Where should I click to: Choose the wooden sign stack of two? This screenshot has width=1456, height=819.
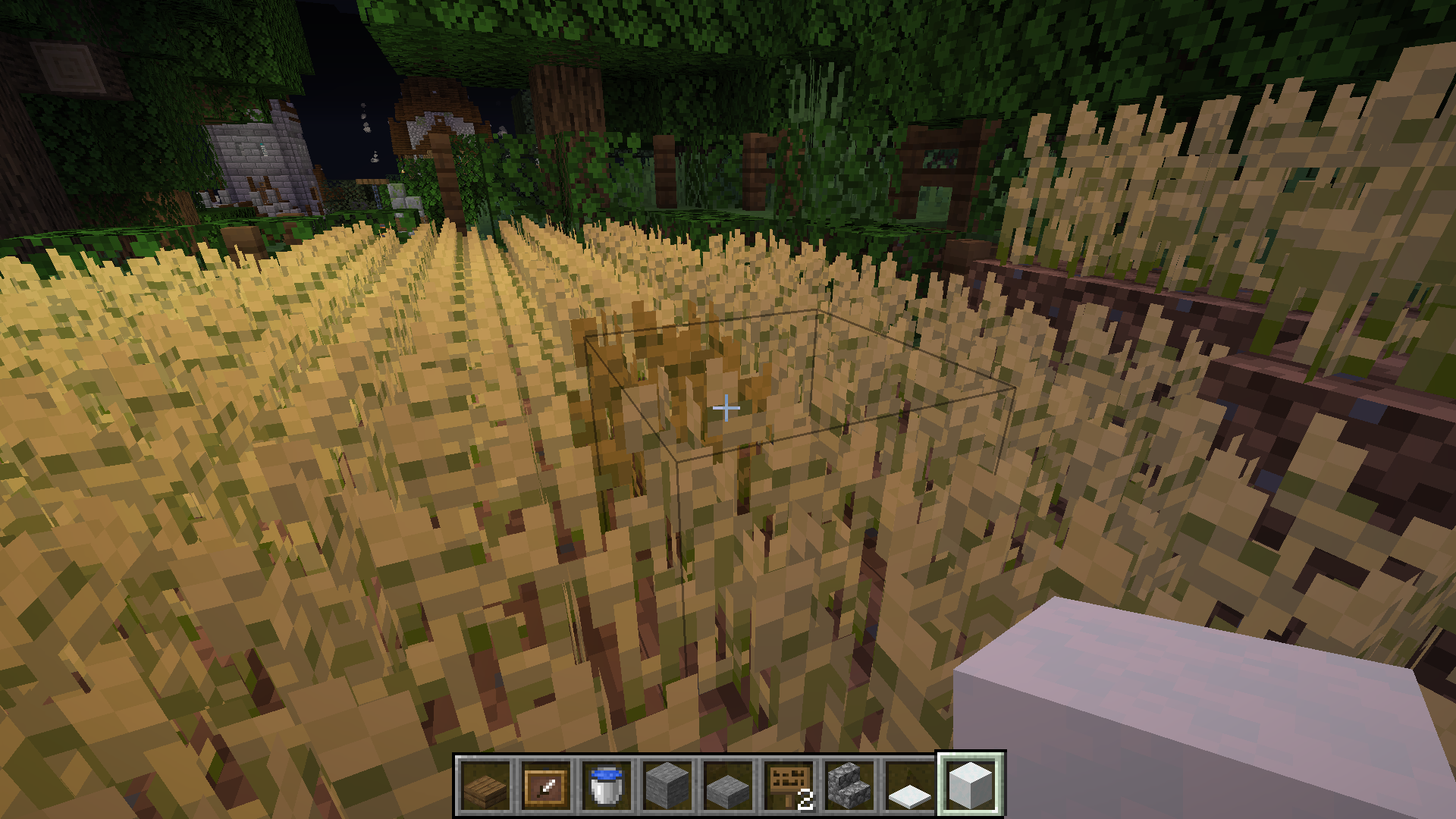789,786
